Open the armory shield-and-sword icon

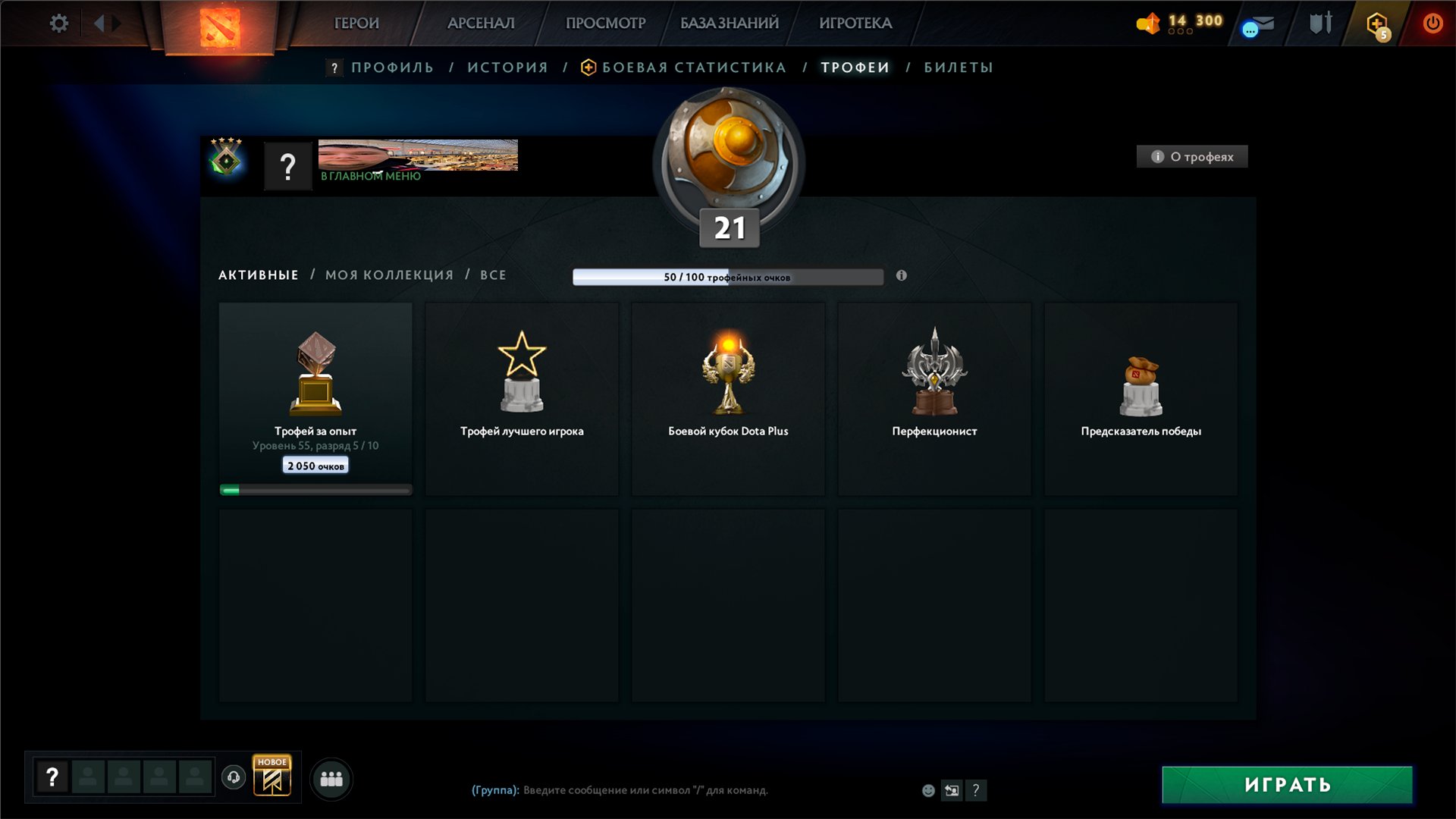click(1319, 23)
